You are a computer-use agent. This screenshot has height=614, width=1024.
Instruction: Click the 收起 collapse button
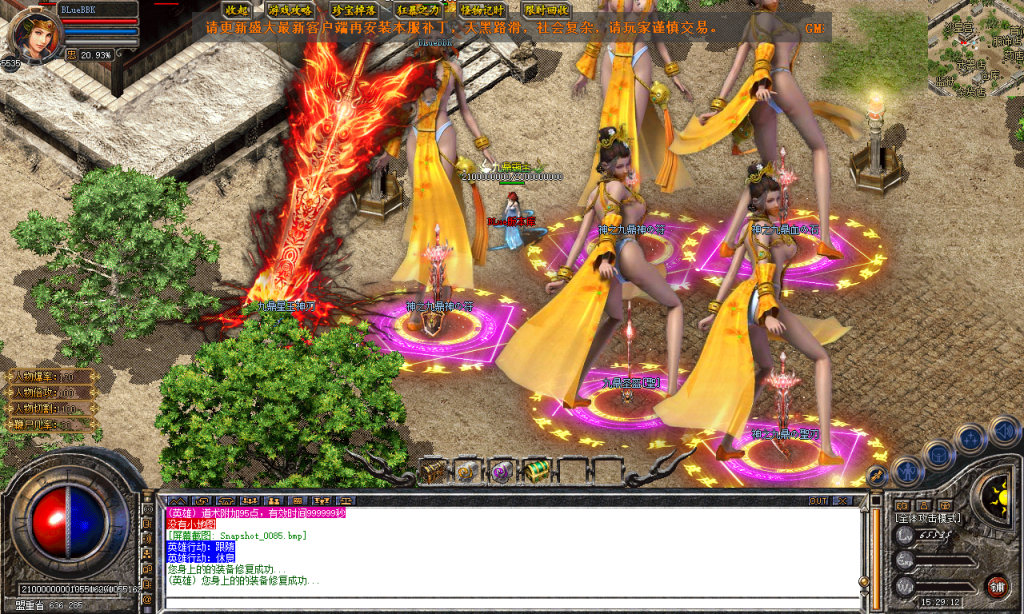[237, 10]
